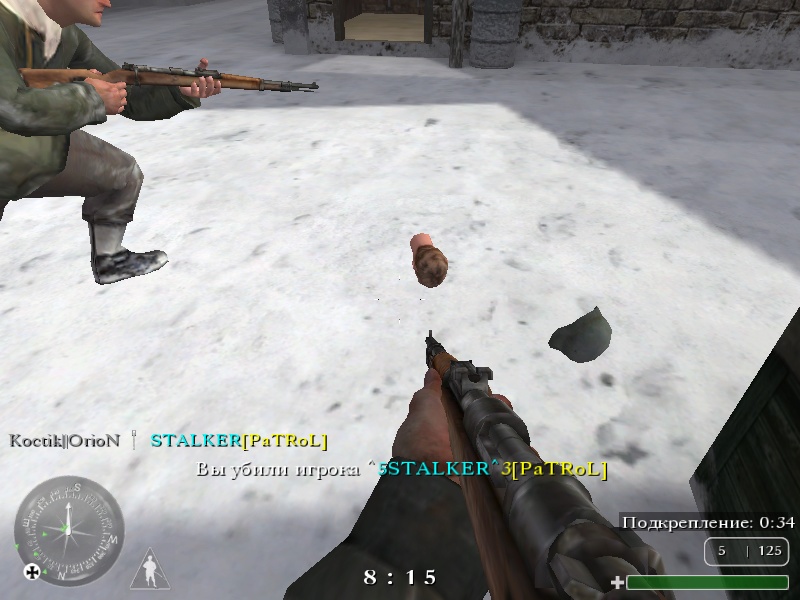Click the compass in the HUD corner
The height and width of the screenshot is (600, 800).
69,529
